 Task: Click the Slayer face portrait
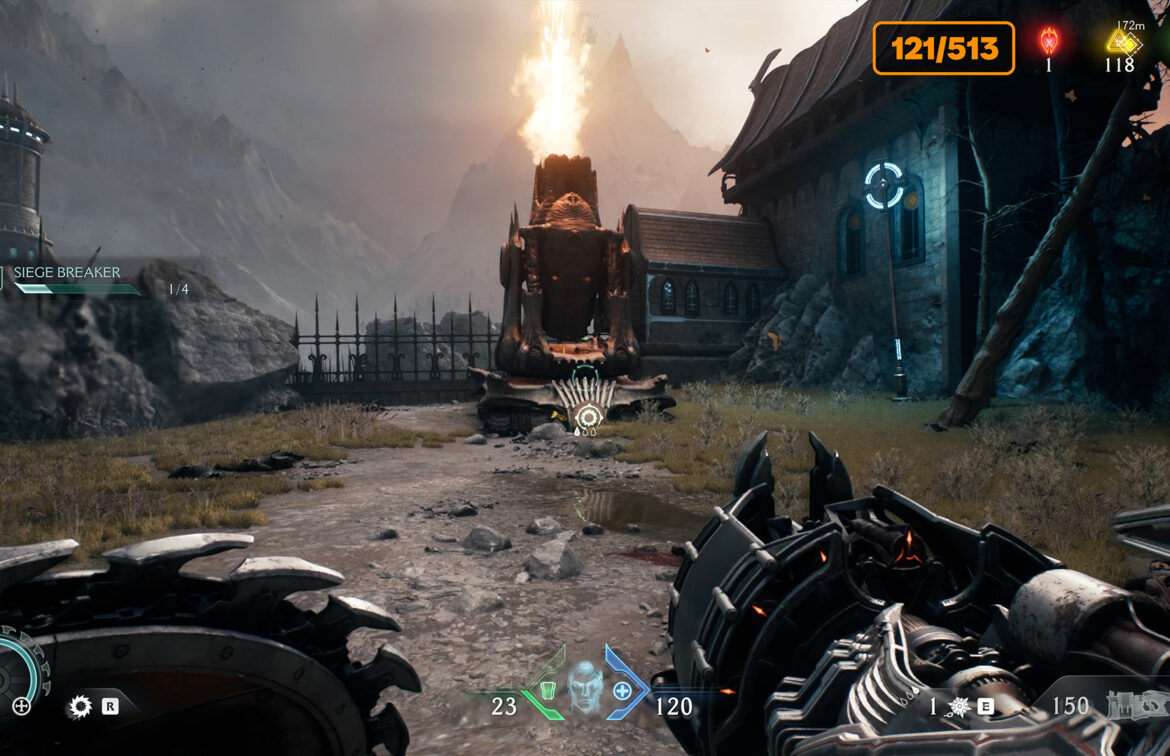[585, 686]
